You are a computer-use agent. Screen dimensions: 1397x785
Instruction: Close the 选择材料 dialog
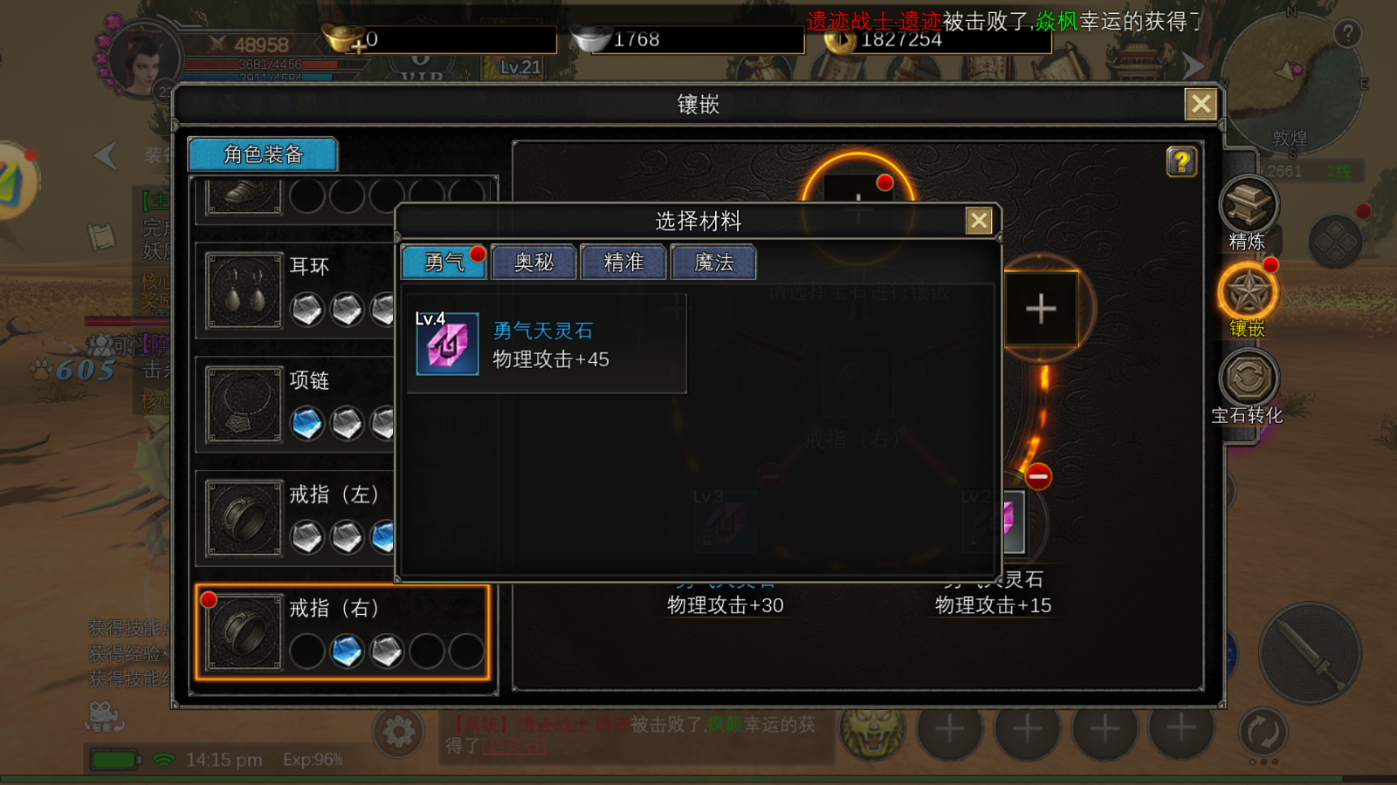coord(977,220)
